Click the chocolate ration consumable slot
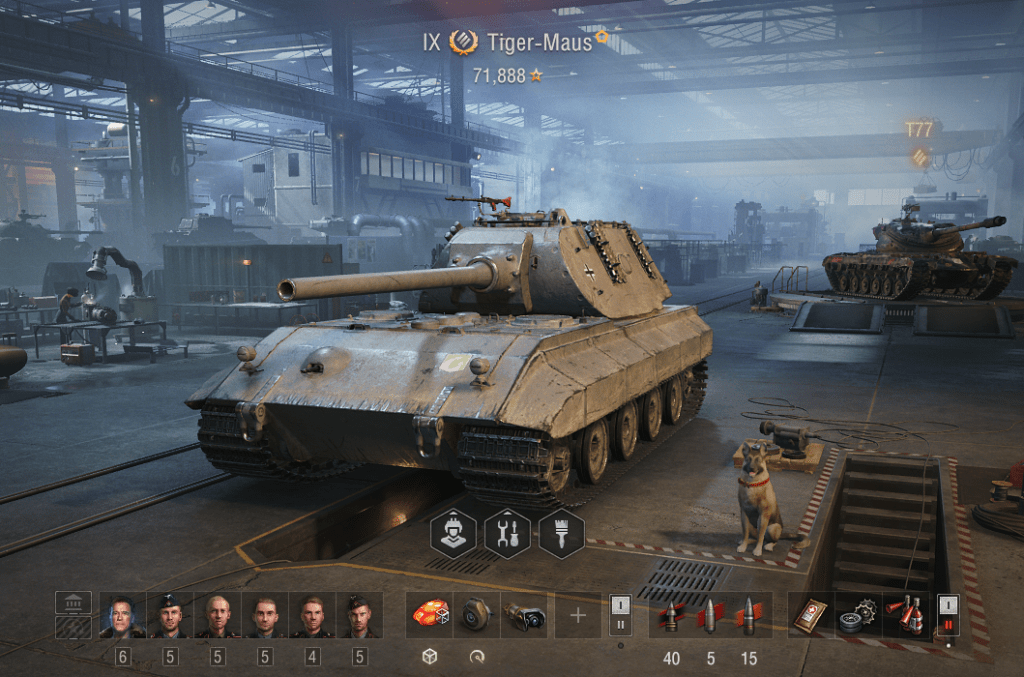This screenshot has height=677, width=1024. point(810,615)
